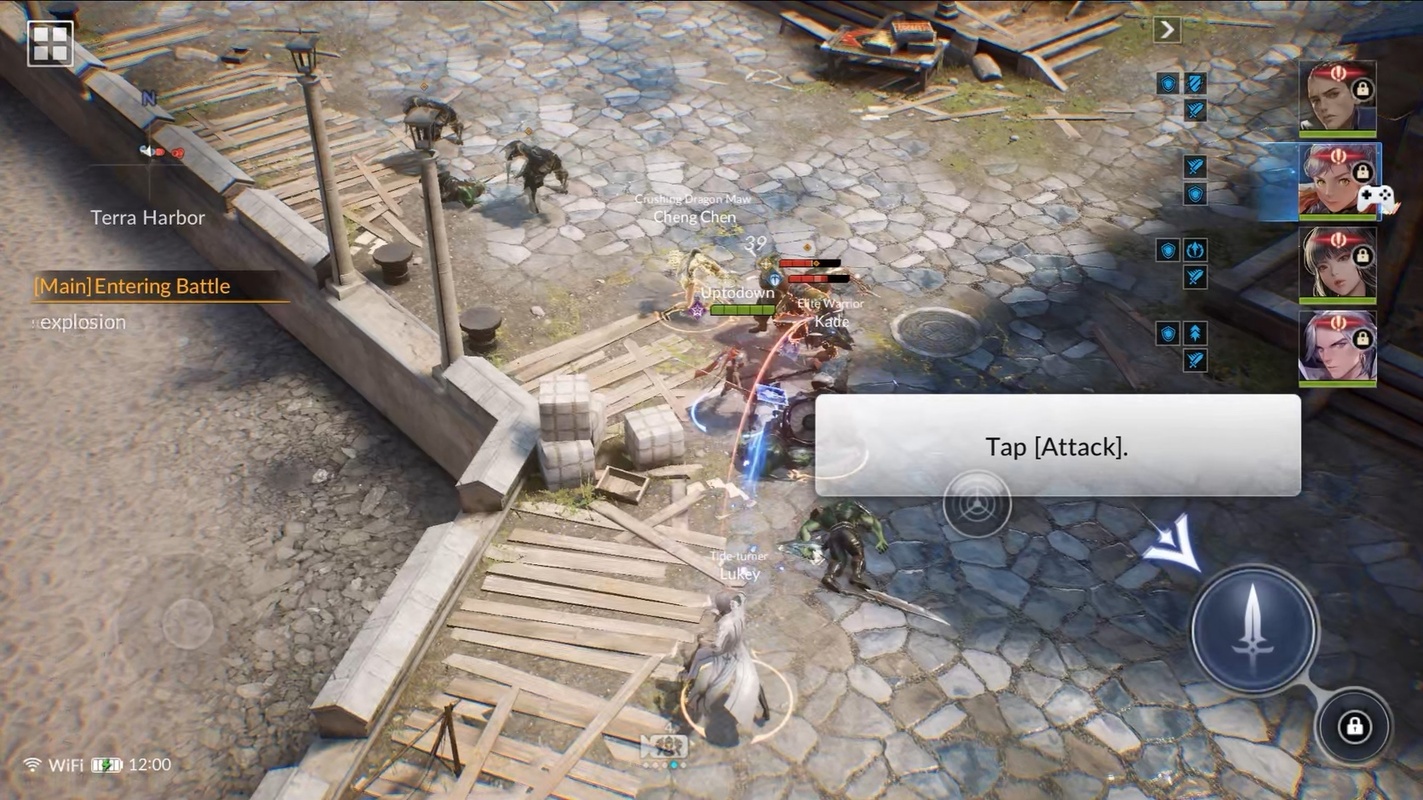This screenshot has width=1423, height=800.
Task: Collapse the party panel with the arrow
Action: [1166, 30]
